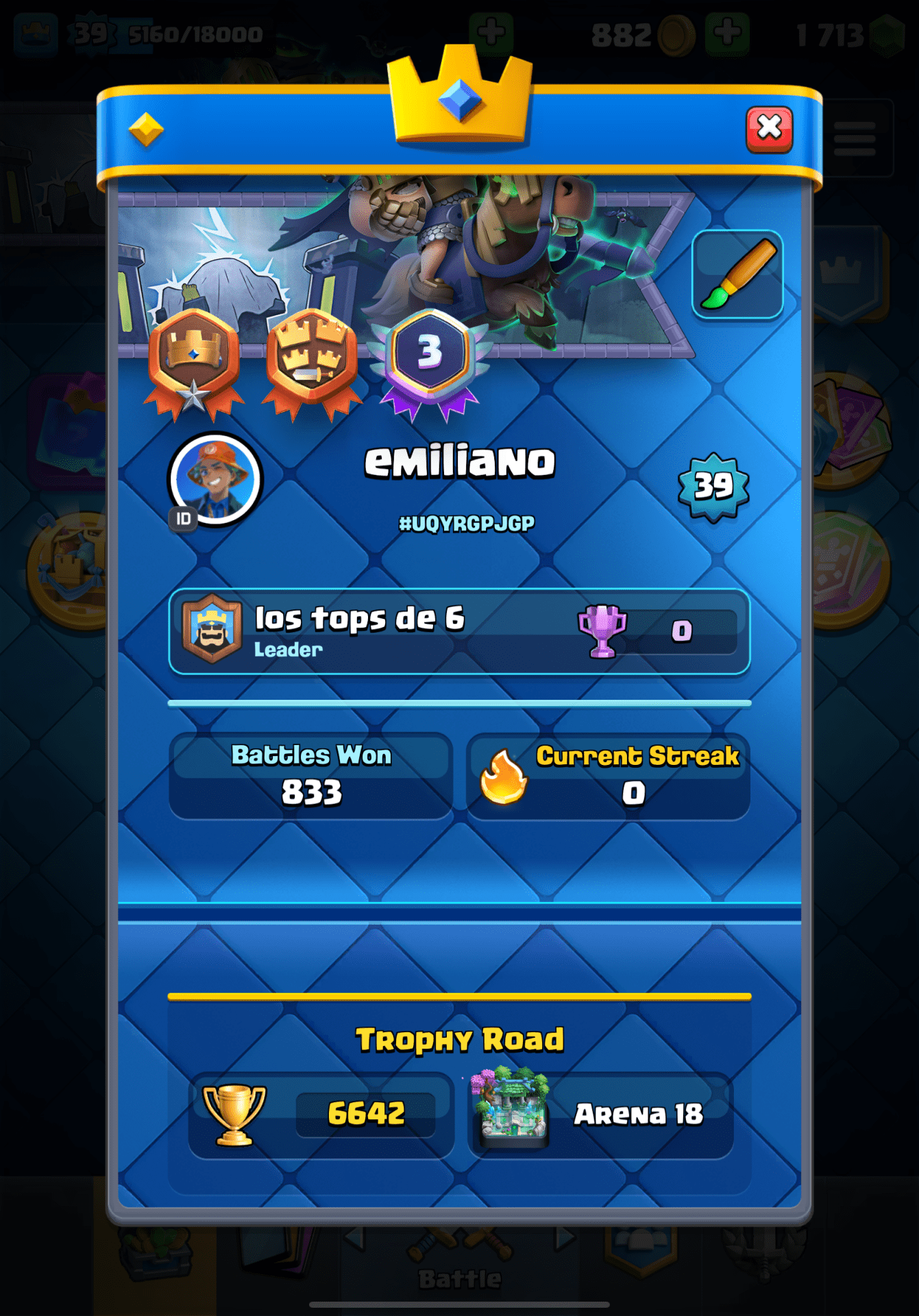Click the level 39 badge beside the name

pyautogui.click(x=715, y=487)
